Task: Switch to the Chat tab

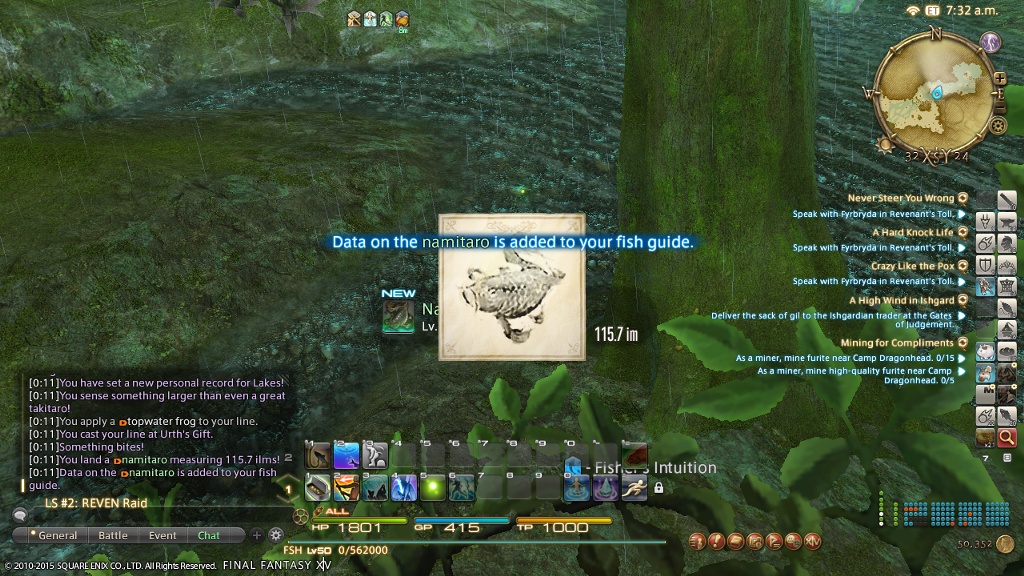Action: tap(209, 535)
